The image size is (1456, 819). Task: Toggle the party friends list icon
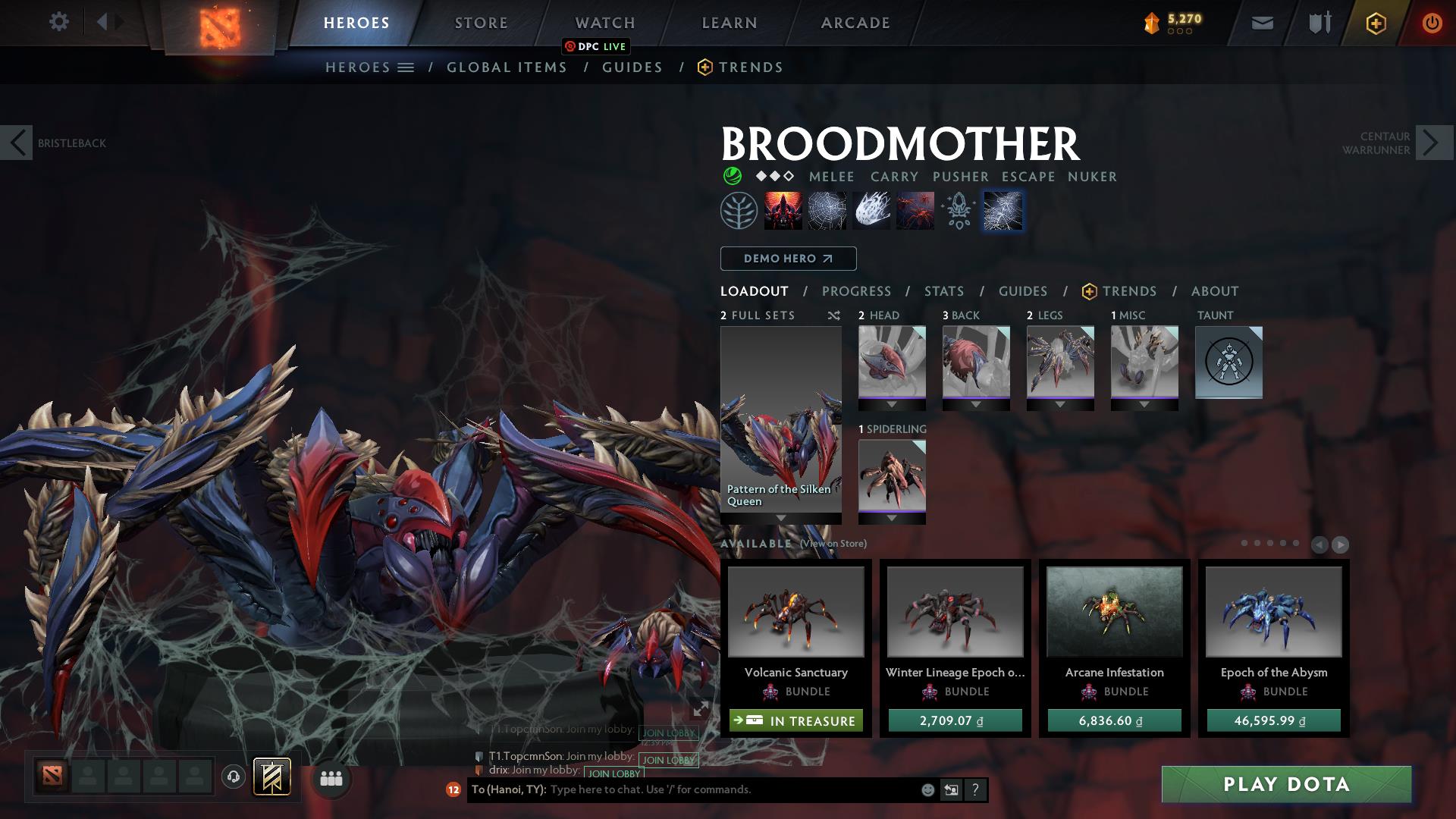pyautogui.click(x=330, y=779)
